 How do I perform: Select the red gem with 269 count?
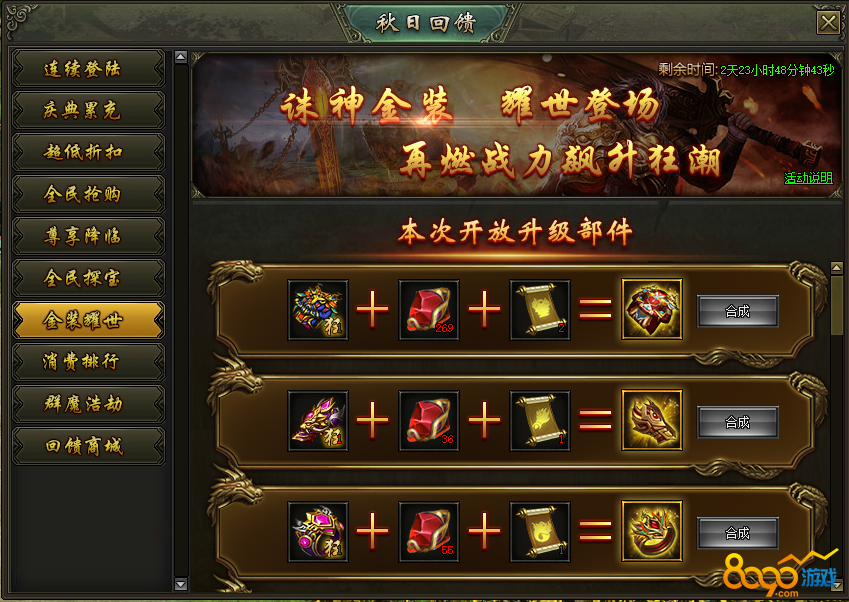click(x=429, y=310)
